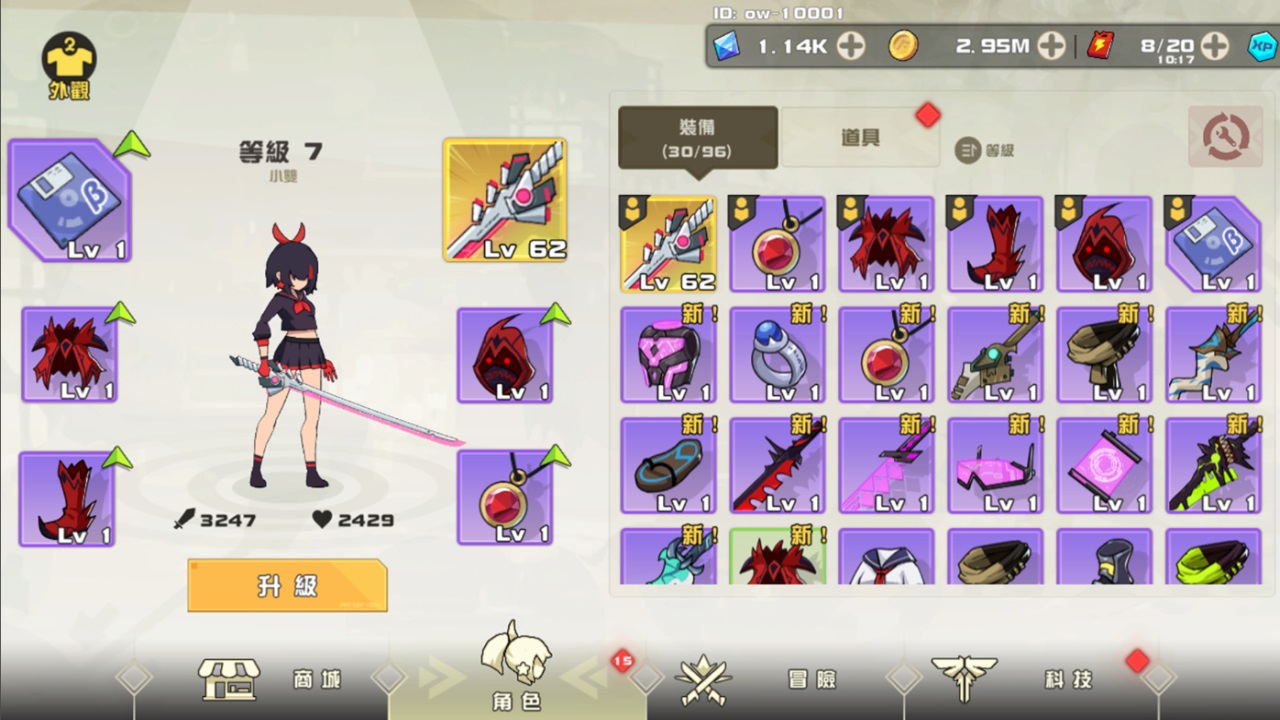This screenshot has height=720, width=1280.
Task: Choose the new pink glasses item
Action: point(995,465)
